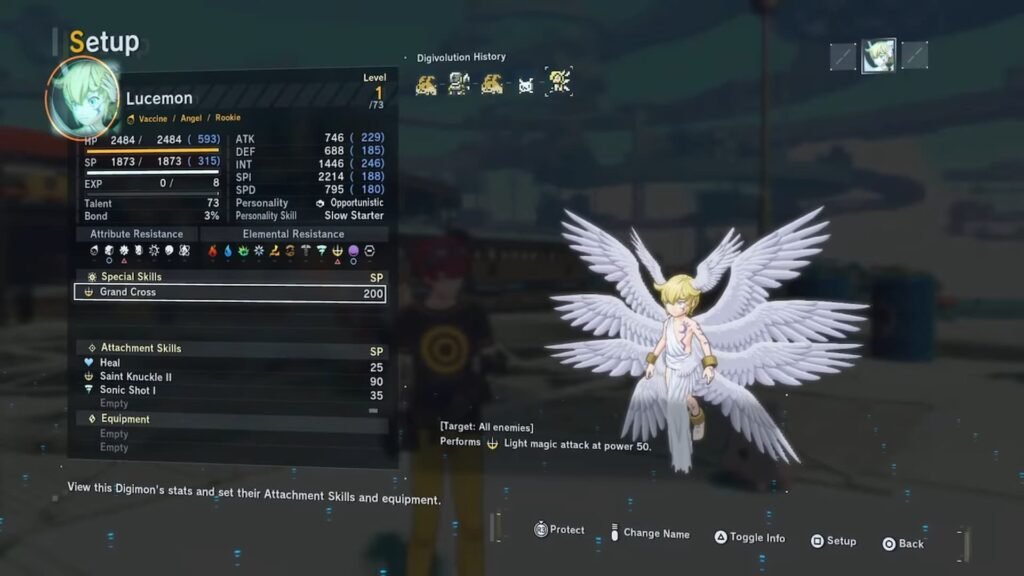
Task: Select Lucemon's thumbnail in the party slots
Action: click(879, 56)
